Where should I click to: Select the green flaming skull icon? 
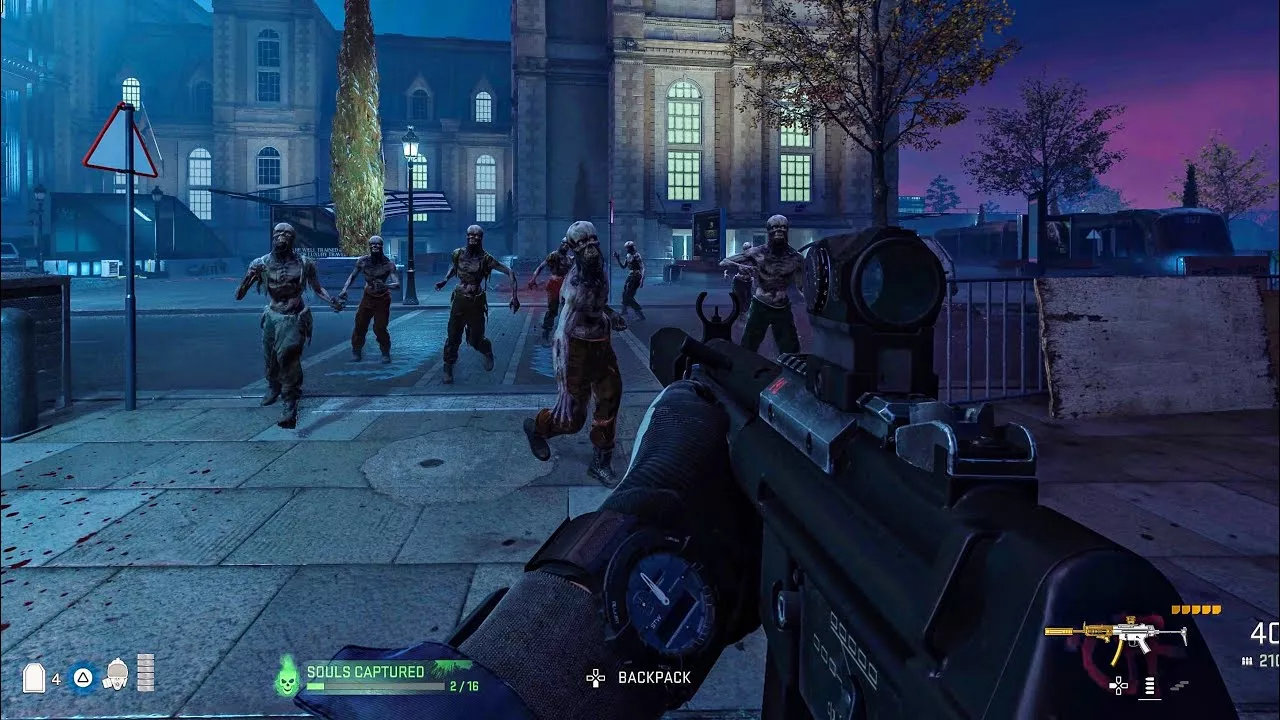tap(287, 678)
